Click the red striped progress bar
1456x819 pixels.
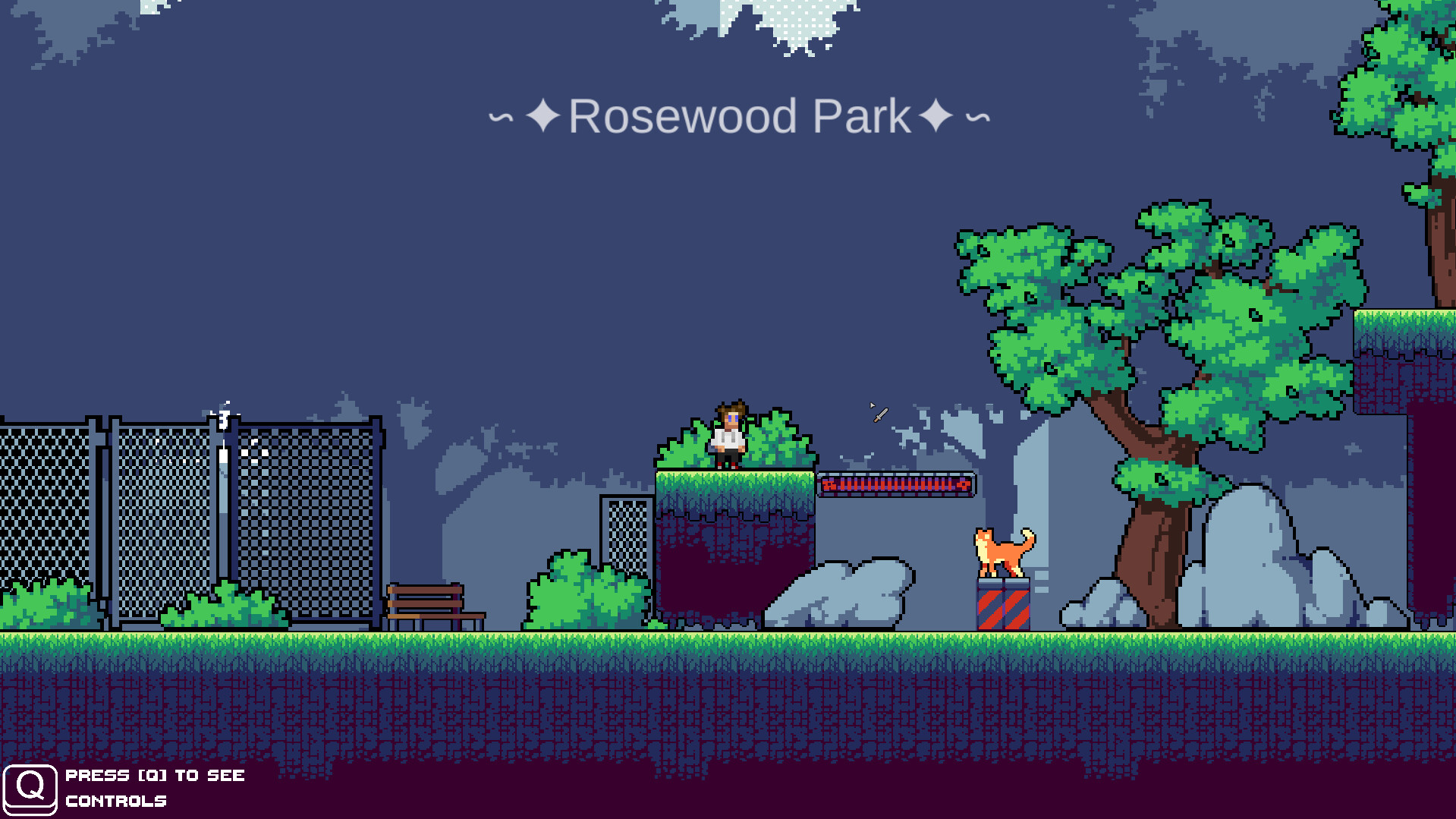(x=895, y=484)
